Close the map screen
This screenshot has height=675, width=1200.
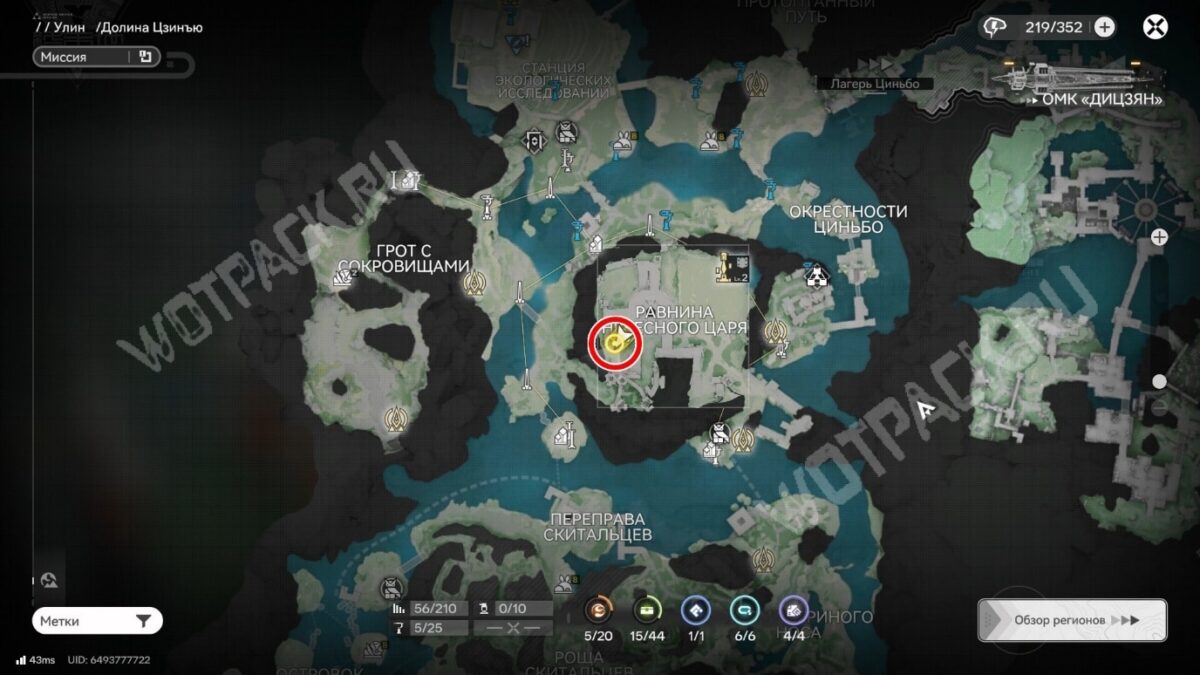1155,27
